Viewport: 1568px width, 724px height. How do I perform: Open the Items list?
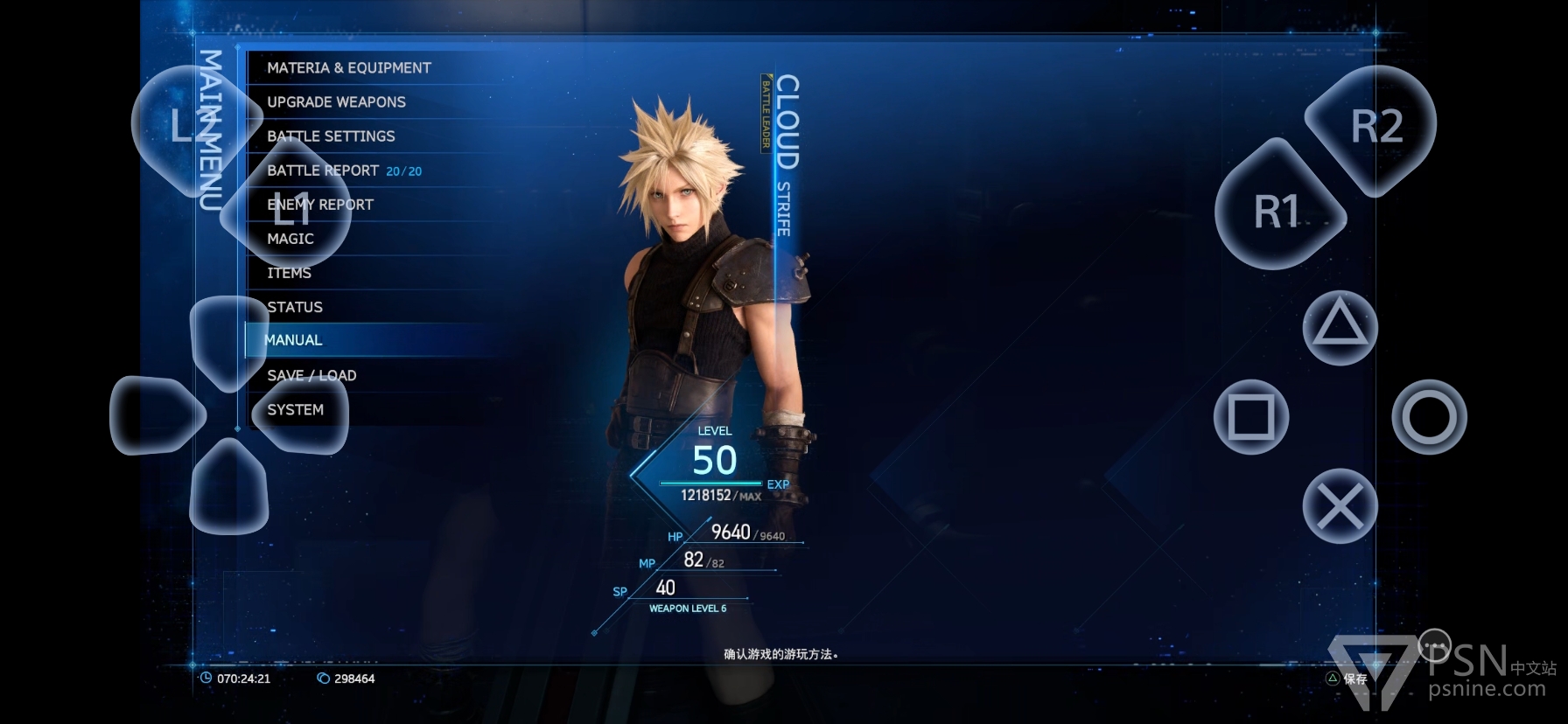point(290,274)
